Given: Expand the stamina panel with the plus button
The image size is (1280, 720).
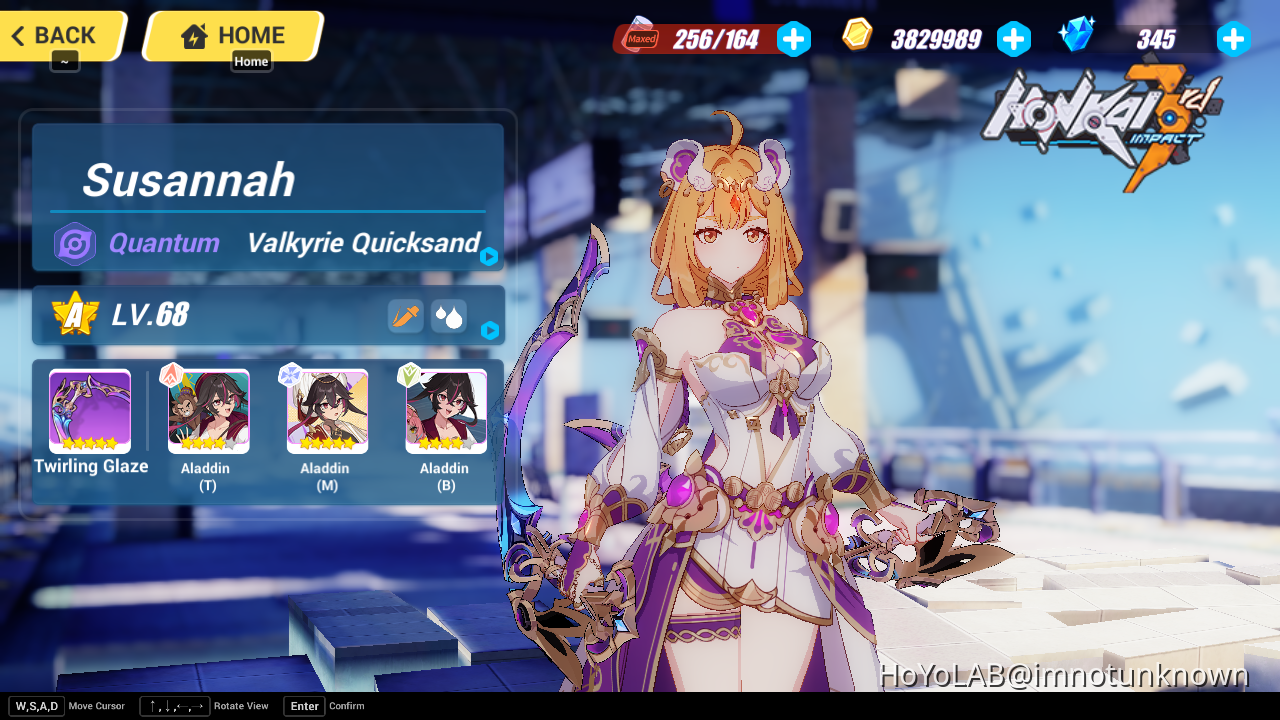Looking at the screenshot, I should coord(794,39).
